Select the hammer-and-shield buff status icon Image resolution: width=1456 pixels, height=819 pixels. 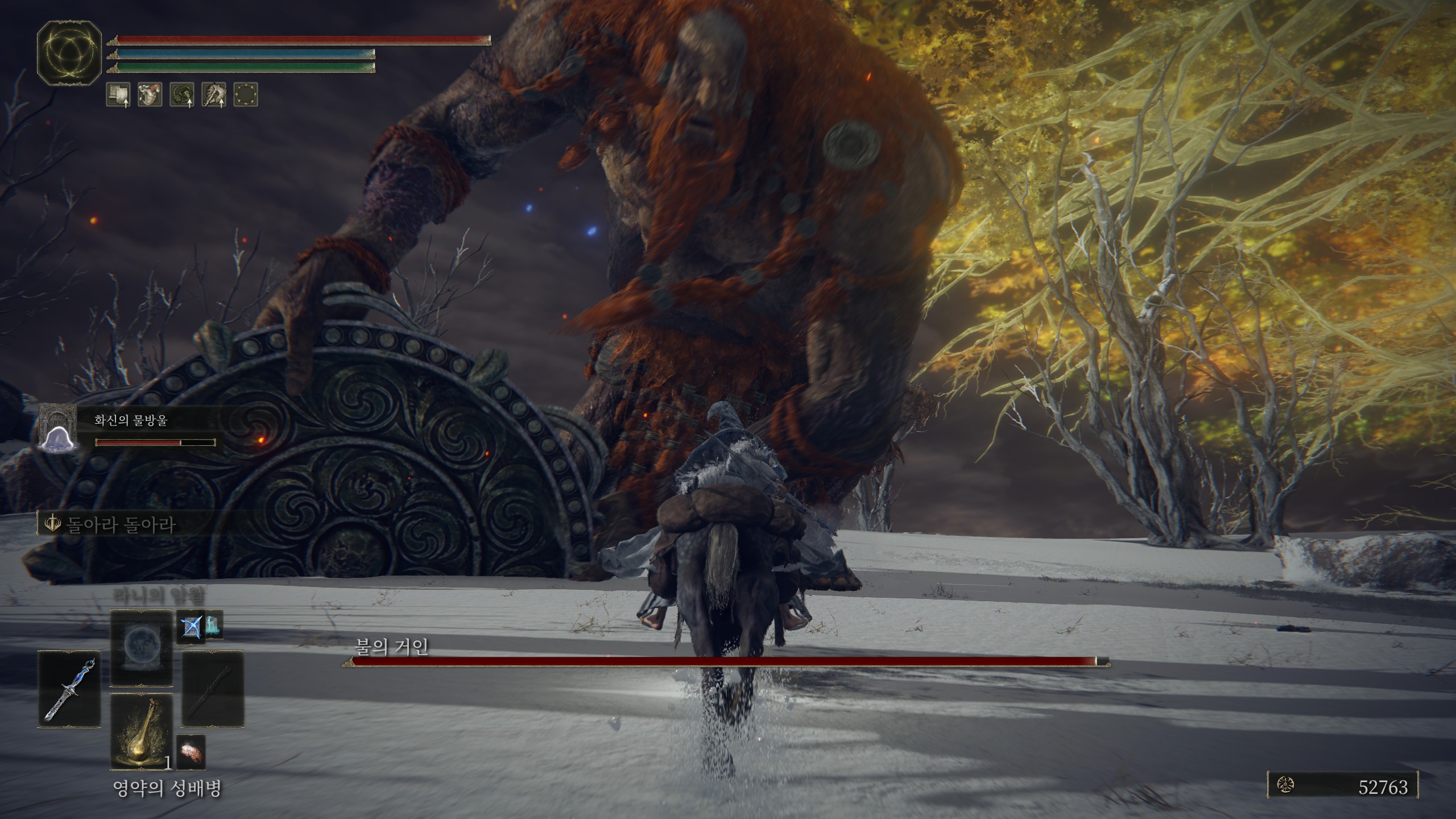(118, 94)
